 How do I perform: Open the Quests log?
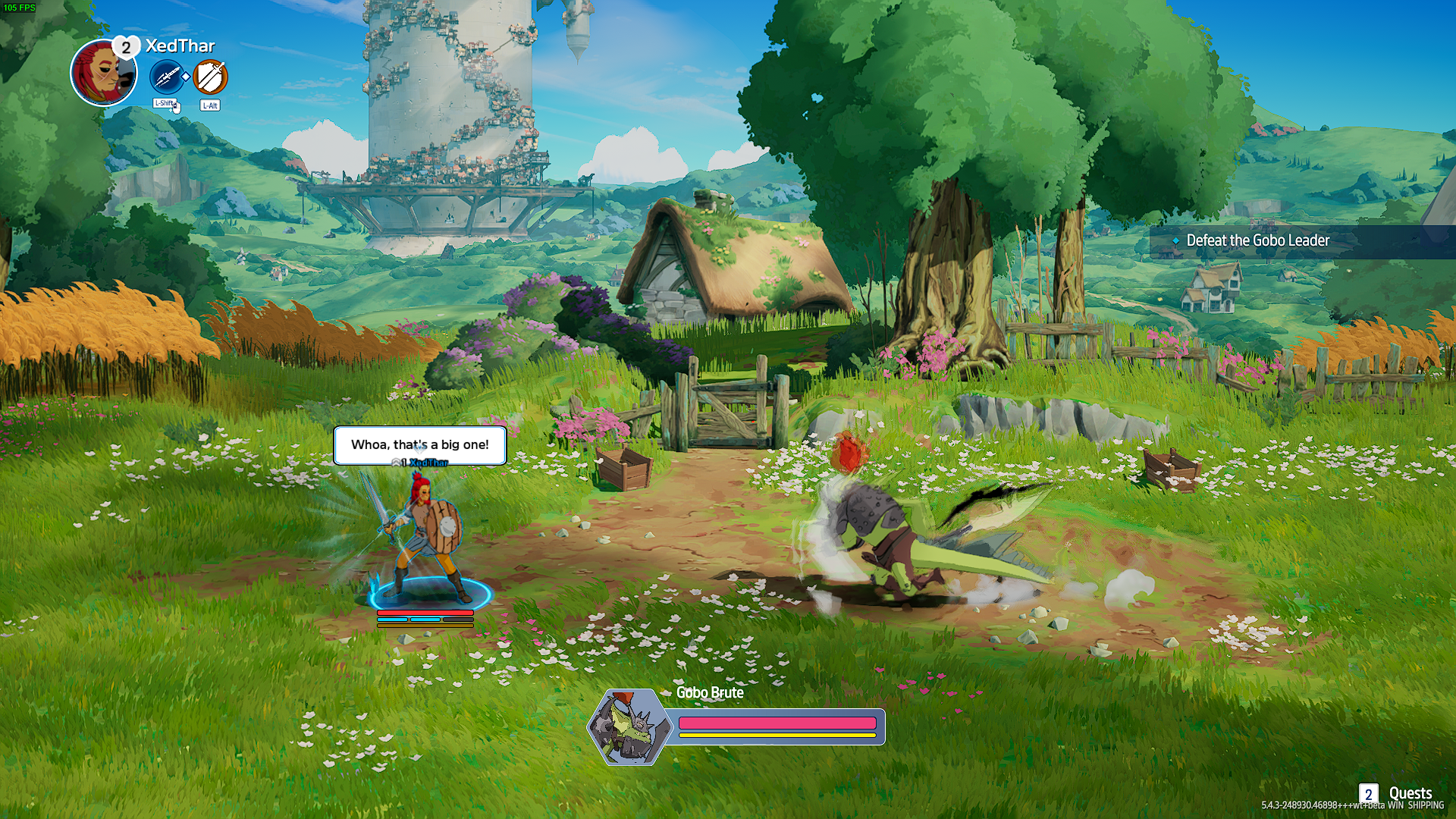coord(1399,793)
